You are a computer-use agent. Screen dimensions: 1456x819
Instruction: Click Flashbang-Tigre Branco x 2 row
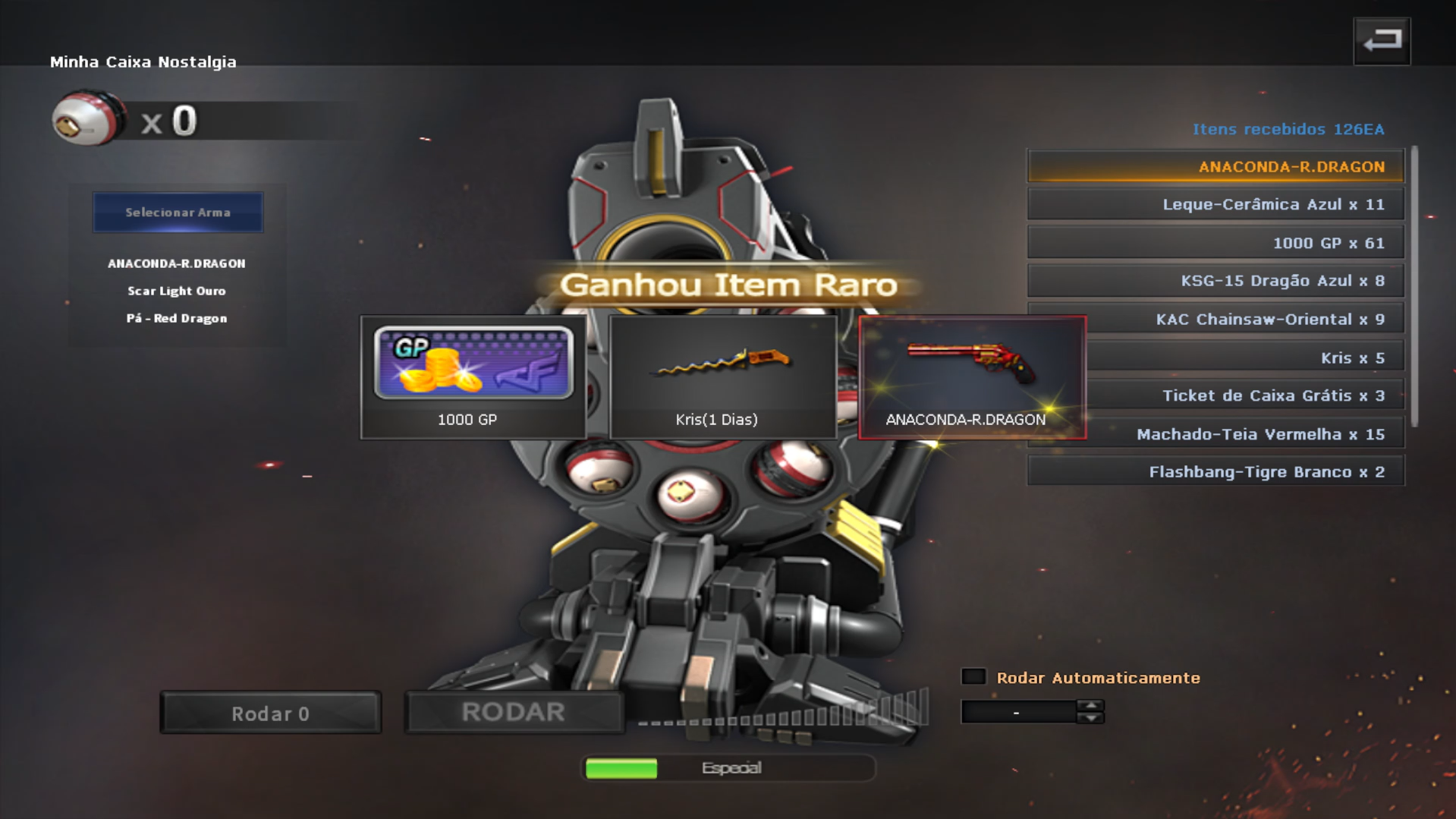click(x=1215, y=472)
